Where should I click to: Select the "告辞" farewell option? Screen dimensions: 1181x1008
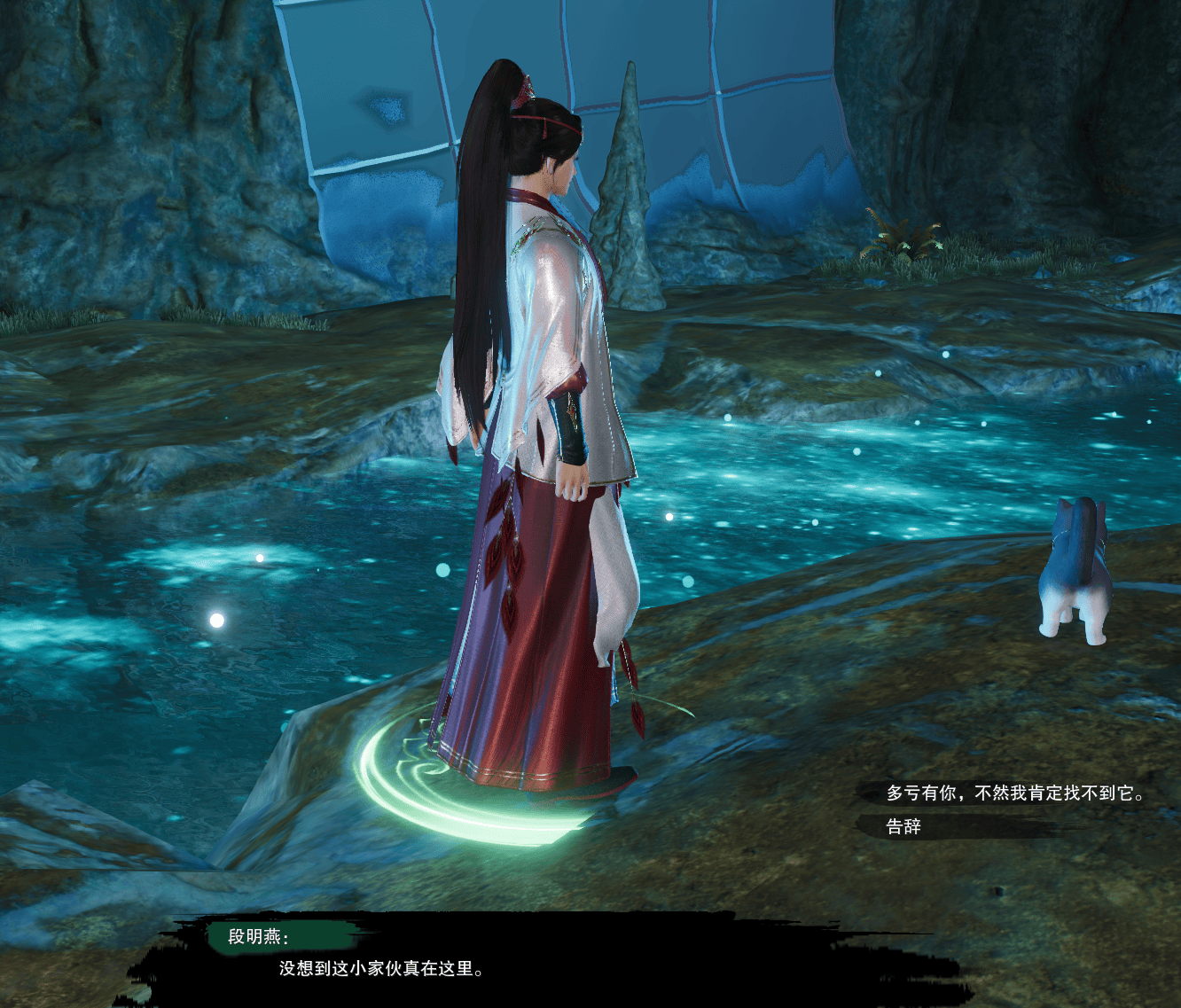tap(904, 826)
